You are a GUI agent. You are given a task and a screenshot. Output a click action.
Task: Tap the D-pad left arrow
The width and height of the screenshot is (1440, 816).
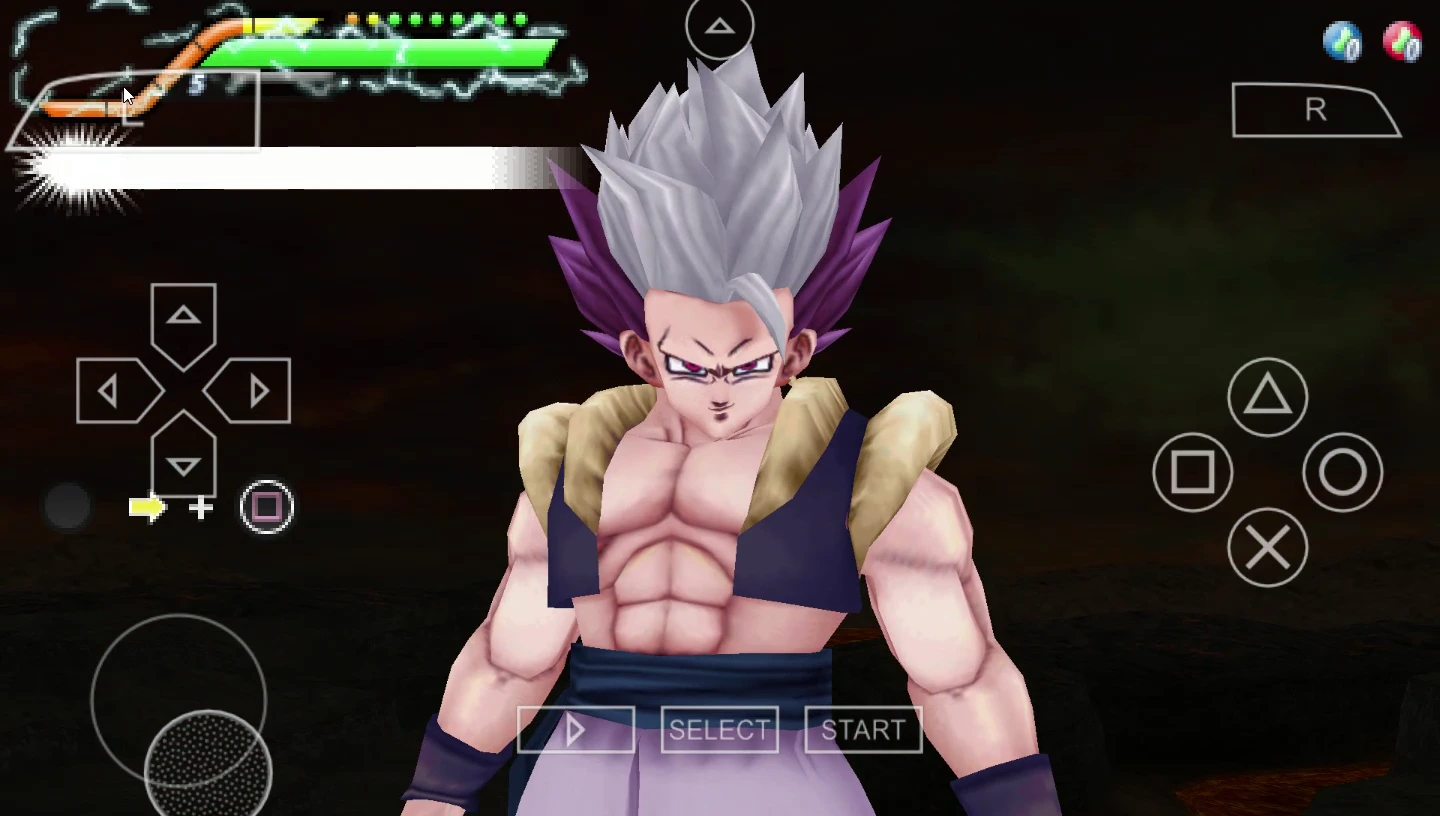(x=113, y=391)
